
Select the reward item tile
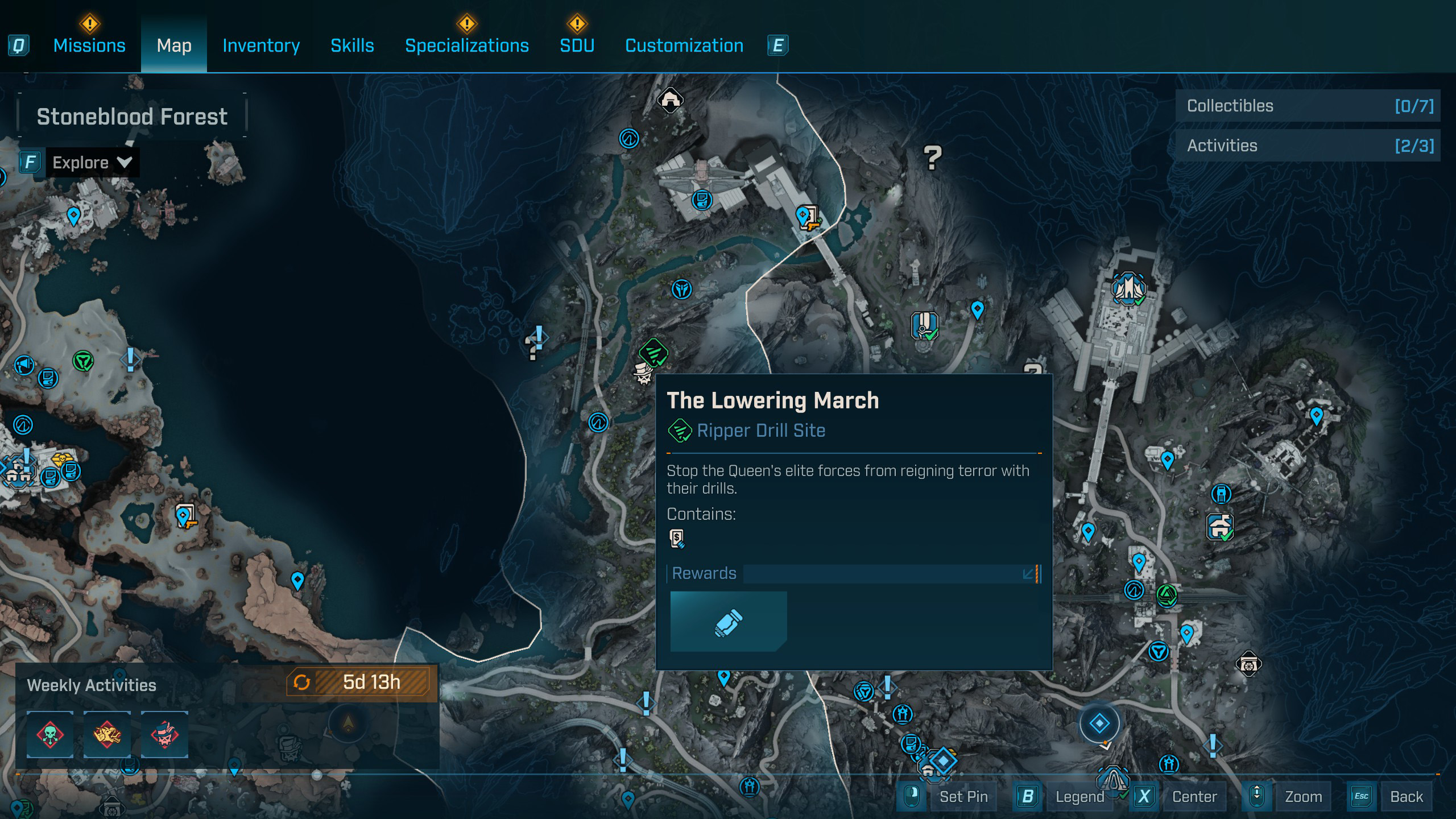pyautogui.click(x=728, y=621)
